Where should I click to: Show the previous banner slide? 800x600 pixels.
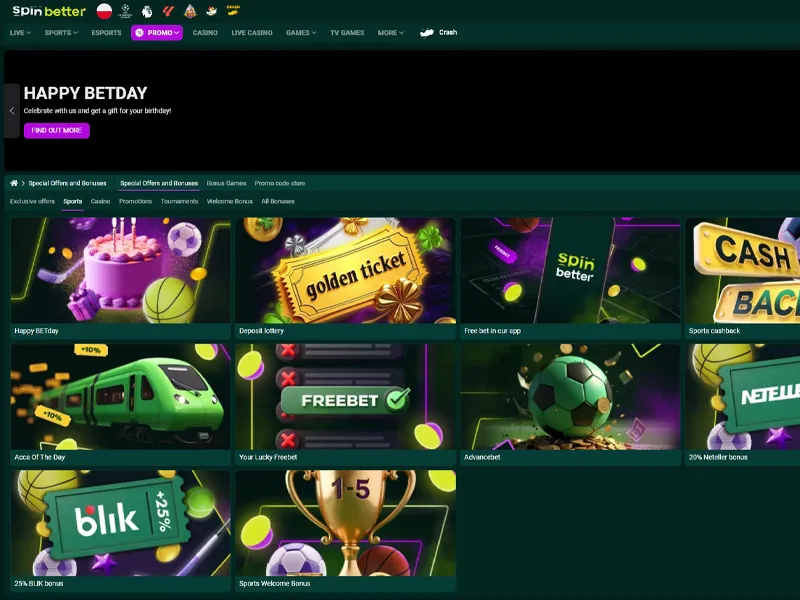pyautogui.click(x=12, y=111)
